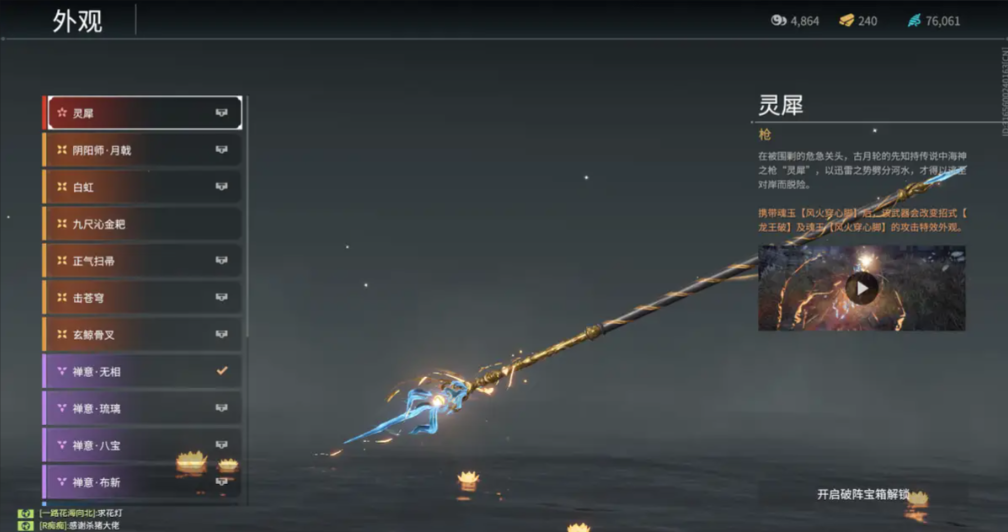Select the 禅意·琉璃 skin entry
The height and width of the screenshot is (532, 1008).
[x=142, y=408]
